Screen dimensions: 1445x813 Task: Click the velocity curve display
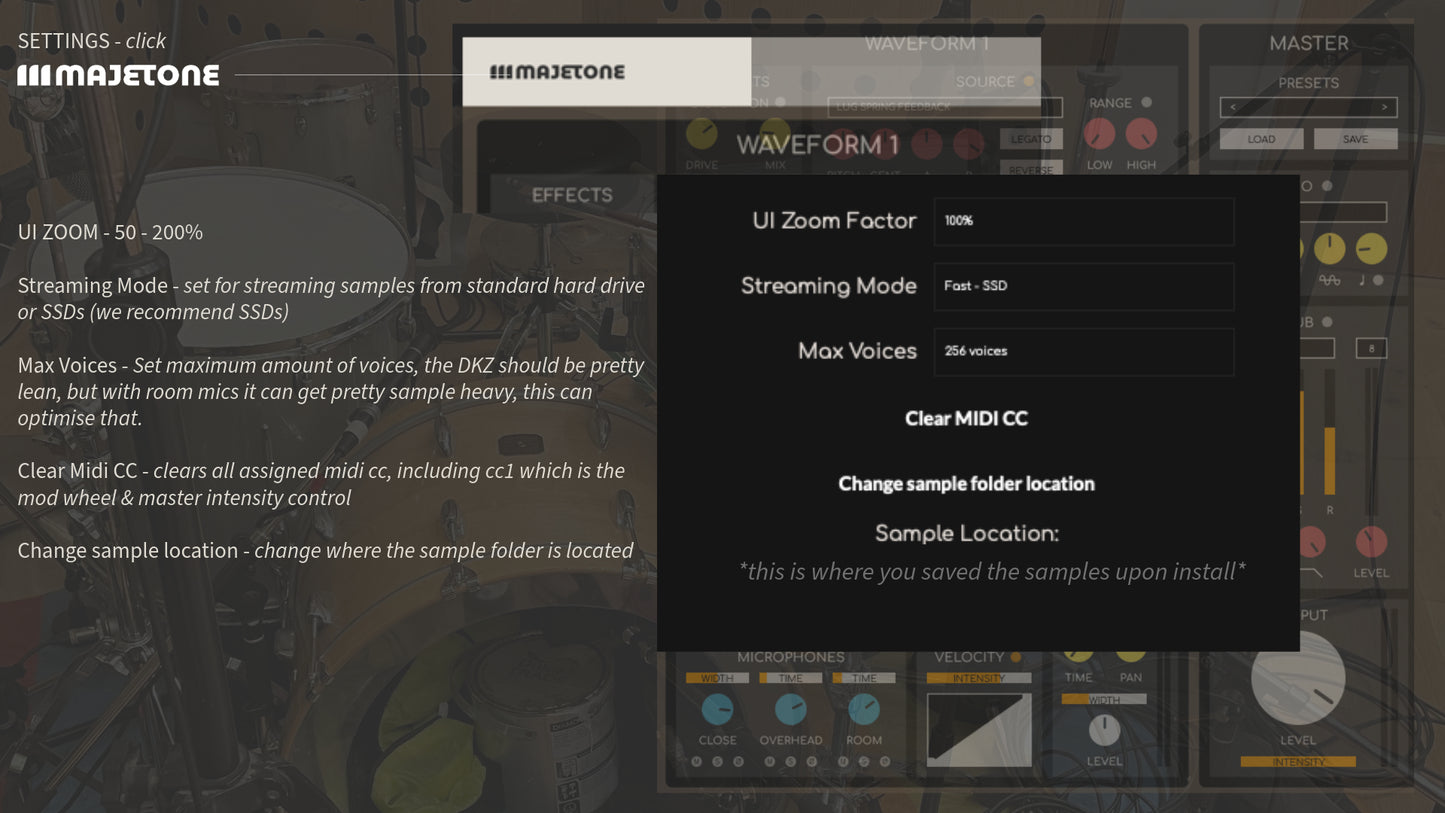pos(979,730)
